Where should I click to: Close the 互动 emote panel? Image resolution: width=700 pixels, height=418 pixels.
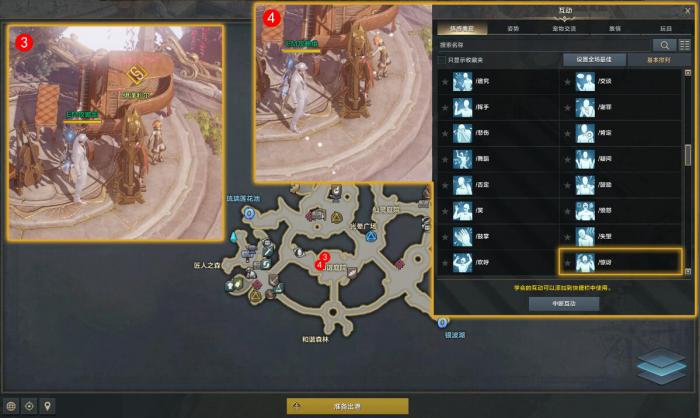[x=688, y=11]
